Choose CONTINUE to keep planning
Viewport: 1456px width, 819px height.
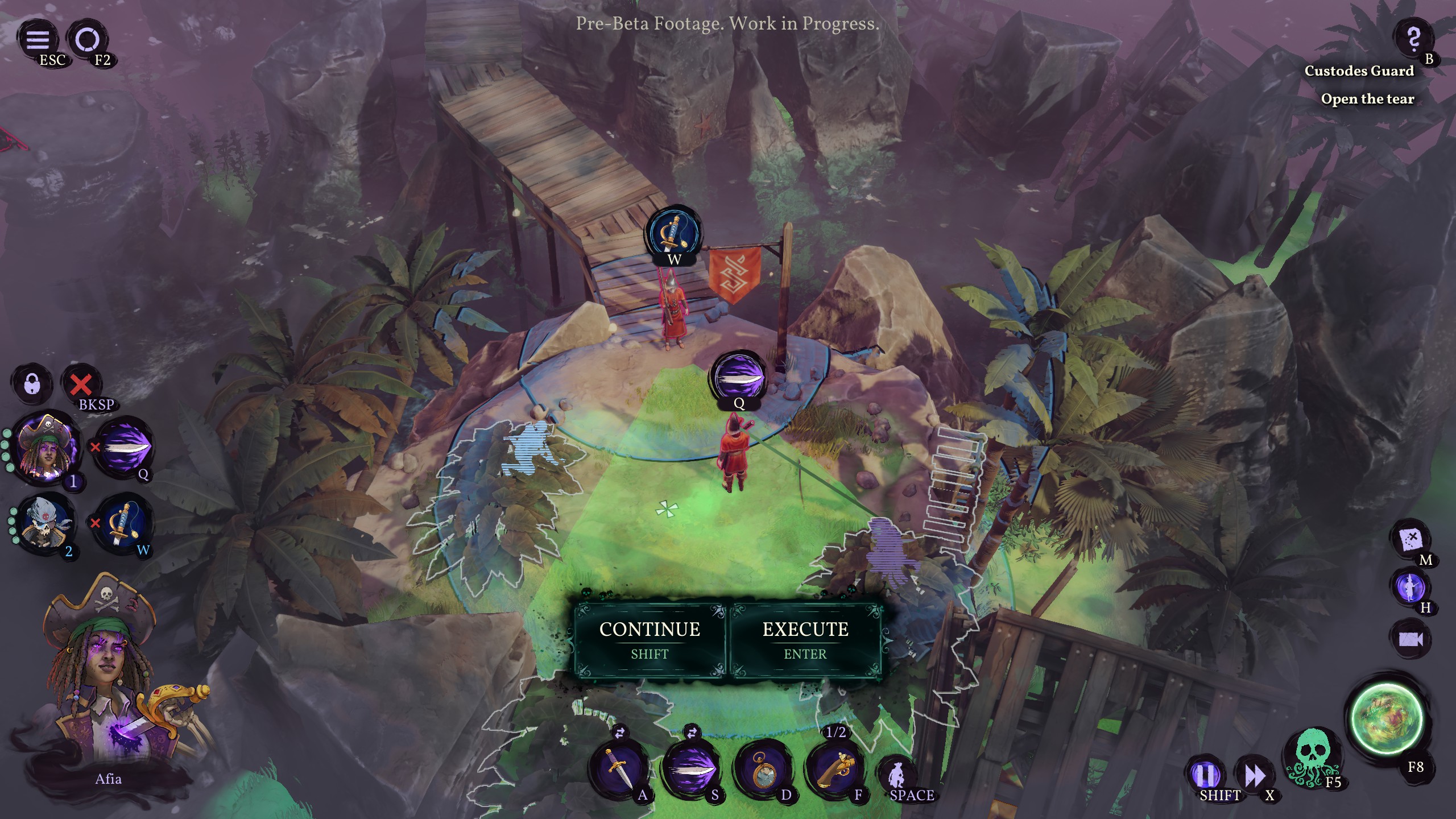[650, 639]
